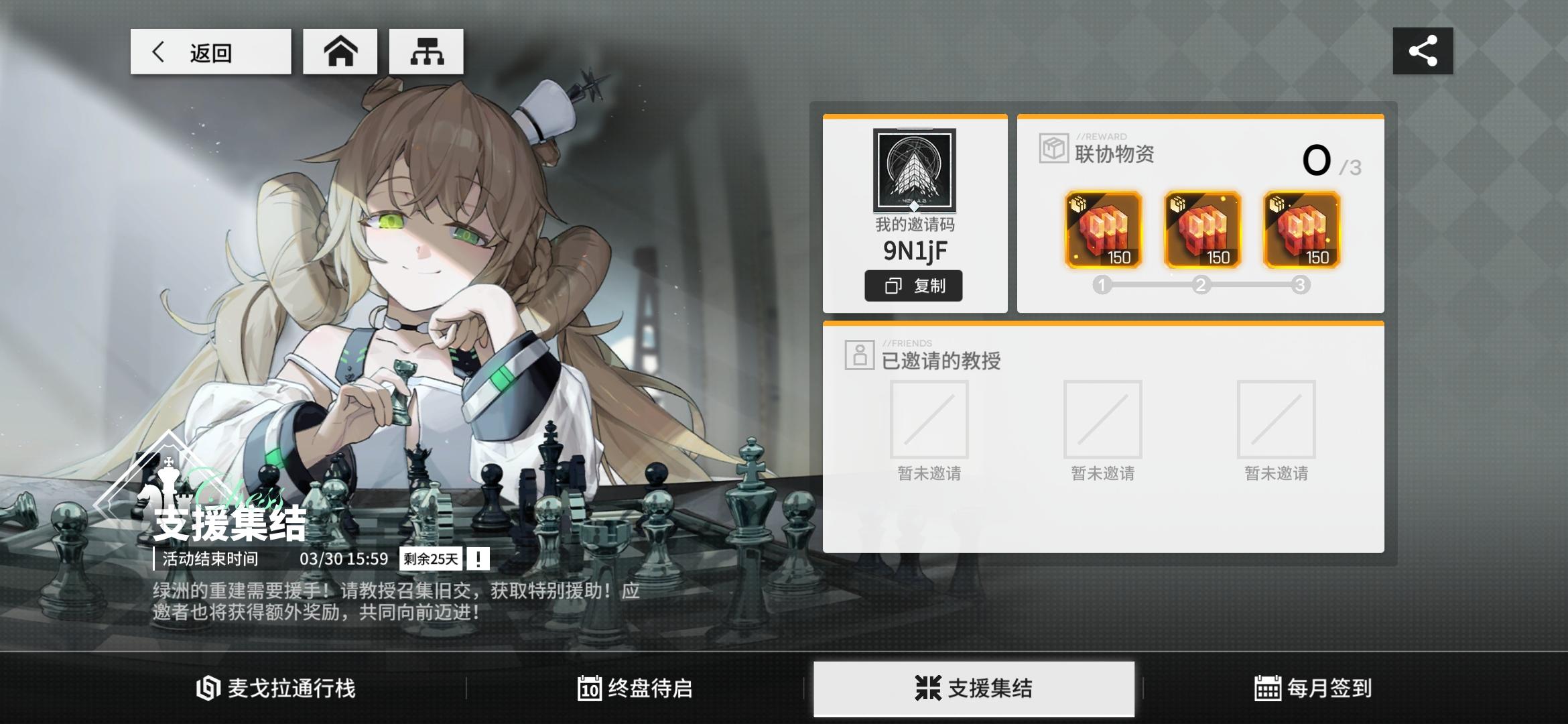The width and height of the screenshot is (1568, 724).
Task: Tap the share icon in top right corner
Action: pyautogui.click(x=1424, y=50)
